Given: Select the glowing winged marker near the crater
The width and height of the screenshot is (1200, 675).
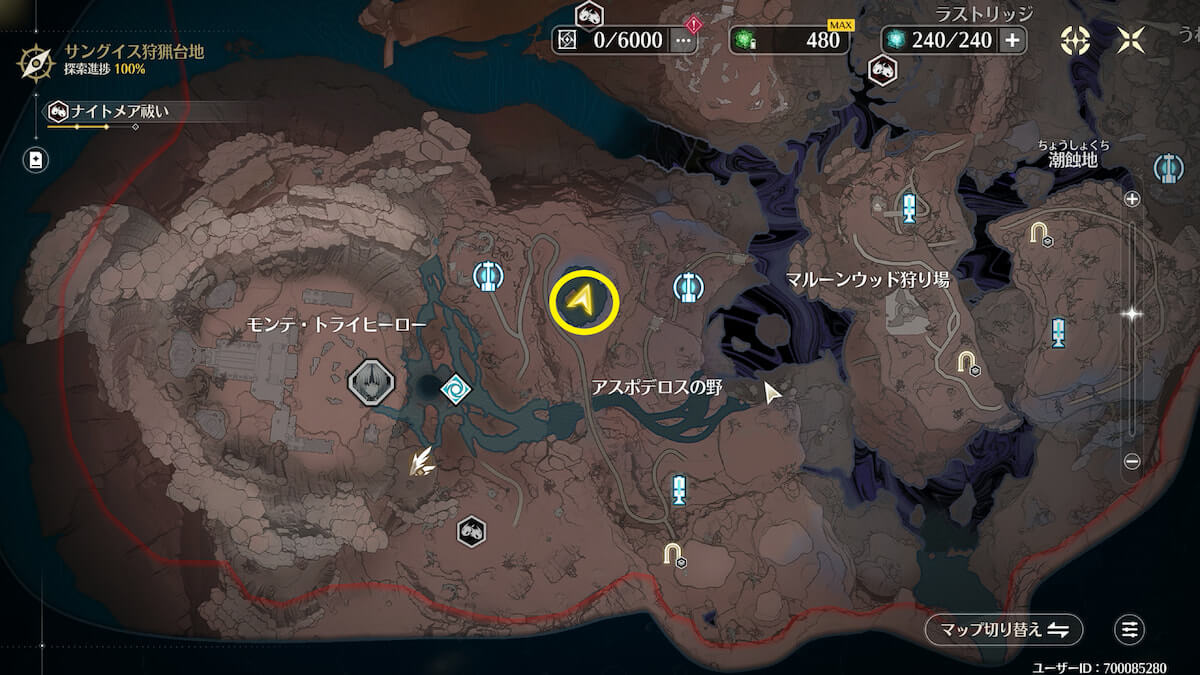Looking at the screenshot, I should pyautogui.click(x=421, y=460).
